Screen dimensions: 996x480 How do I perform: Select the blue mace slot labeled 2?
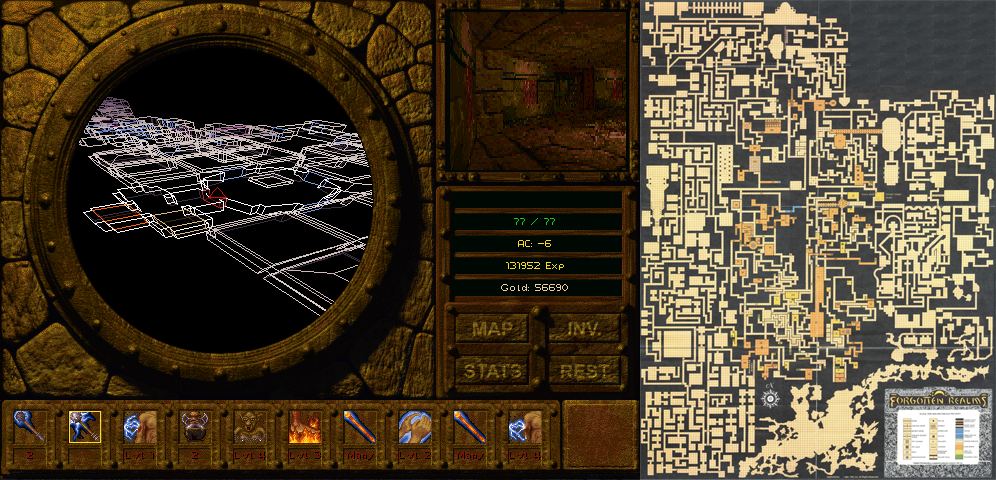29,428
